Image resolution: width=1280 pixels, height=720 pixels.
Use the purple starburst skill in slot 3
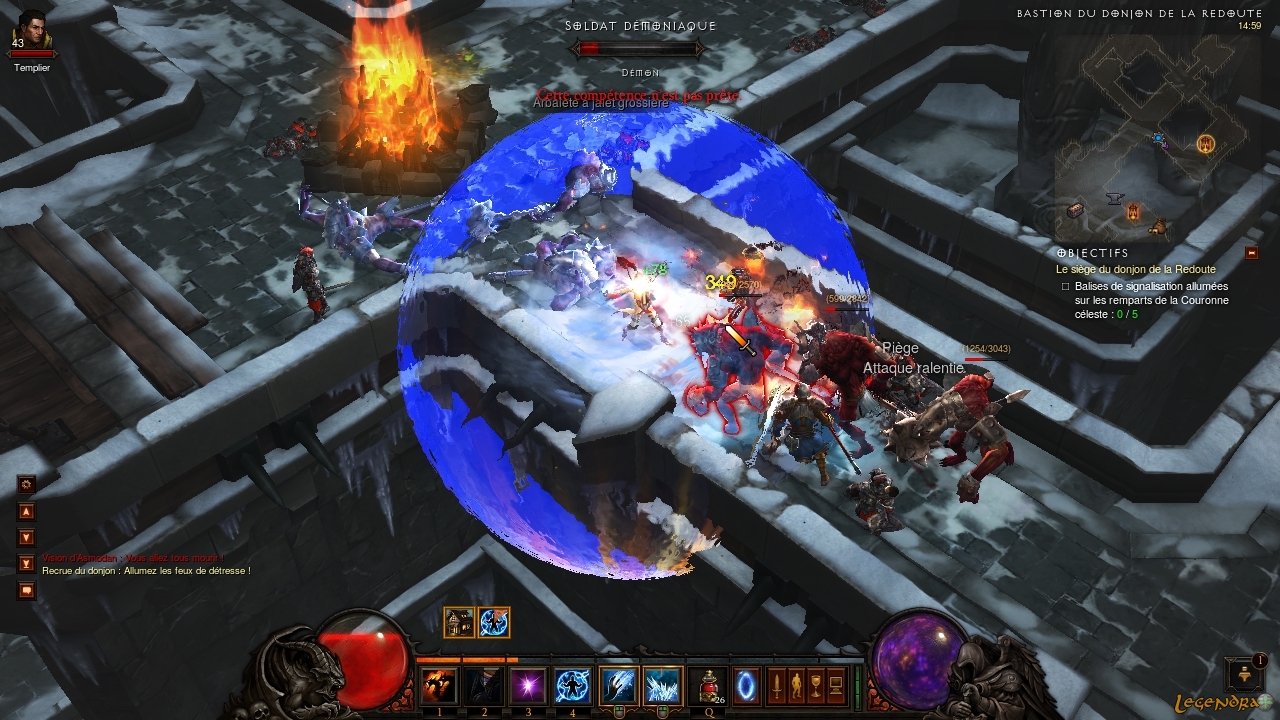point(527,686)
